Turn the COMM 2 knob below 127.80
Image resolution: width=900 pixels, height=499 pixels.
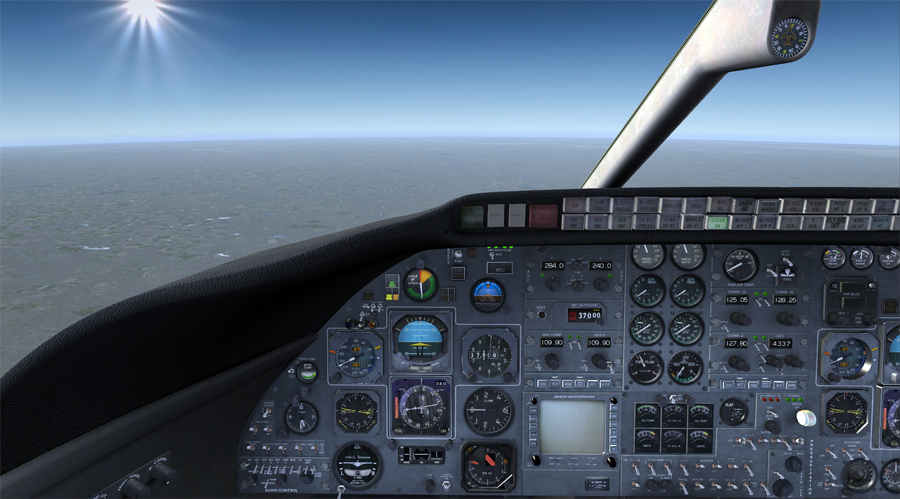click(x=737, y=361)
